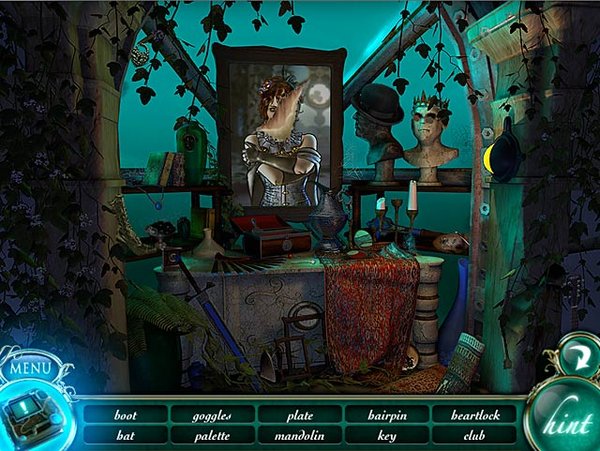Select 'boot' in the item list

tap(125, 414)
